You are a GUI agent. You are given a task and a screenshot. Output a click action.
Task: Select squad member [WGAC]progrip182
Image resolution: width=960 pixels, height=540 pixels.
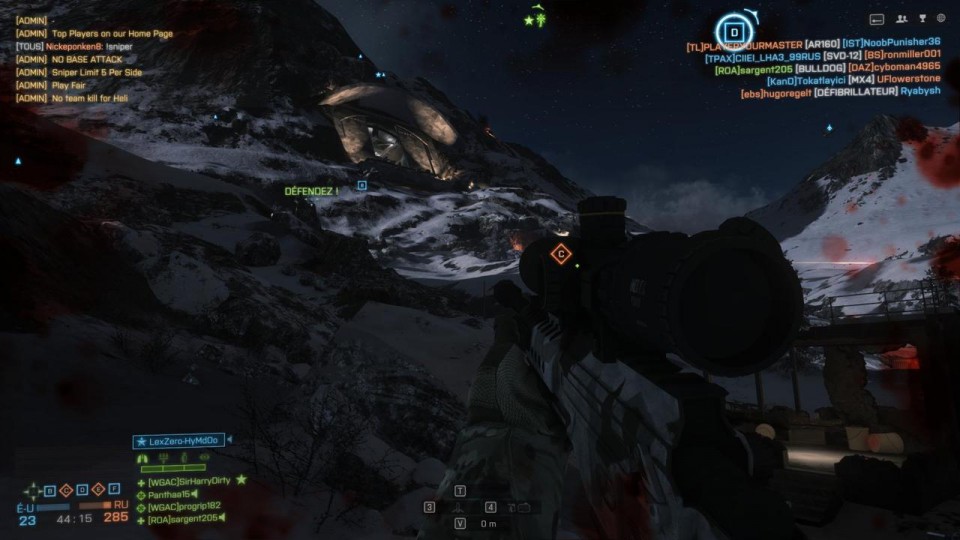(x=184, y=507)
